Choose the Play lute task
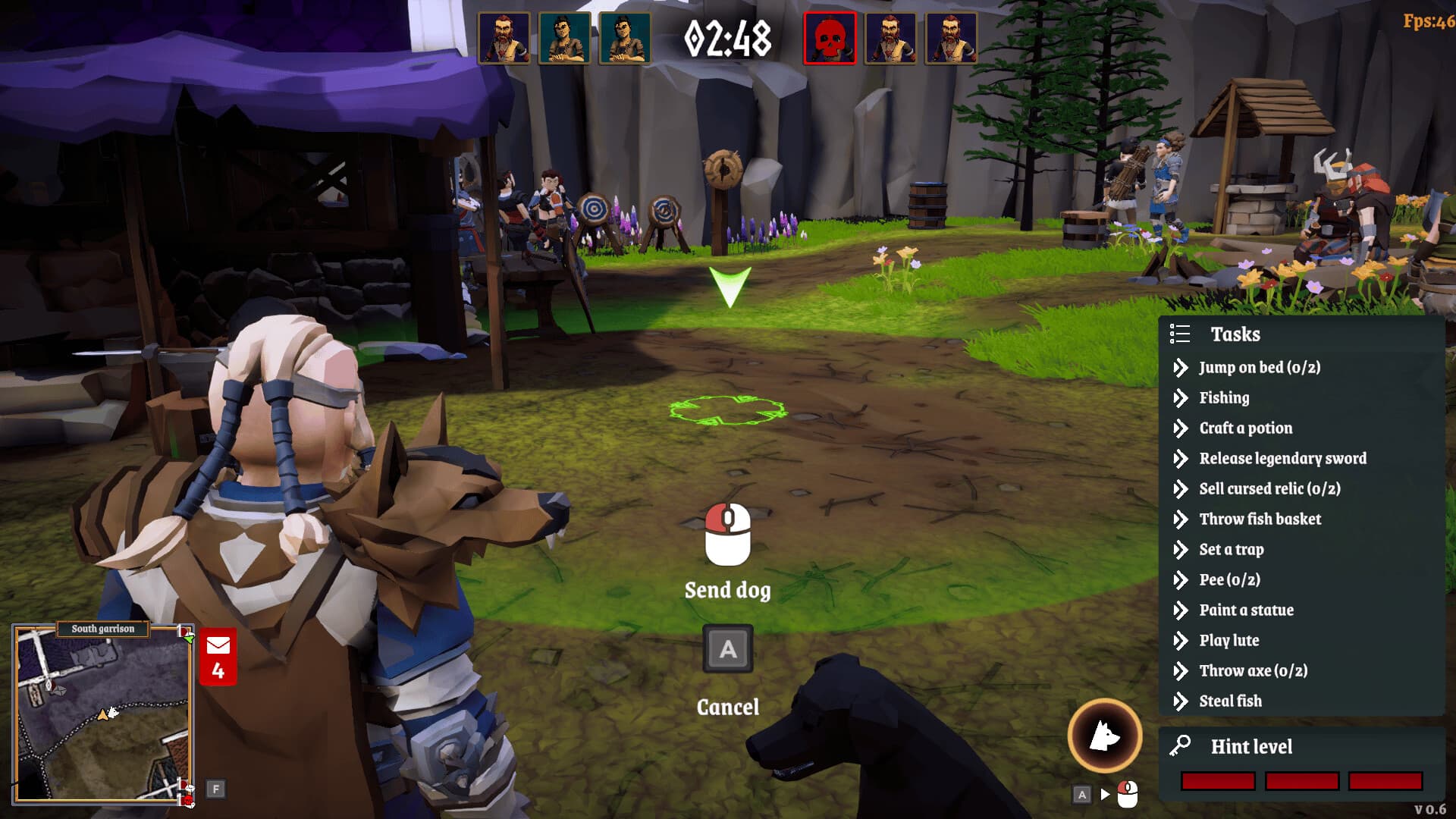The width and height of the screenshot is (1456, 819). pyautogui.click(x=1228, y=641)
